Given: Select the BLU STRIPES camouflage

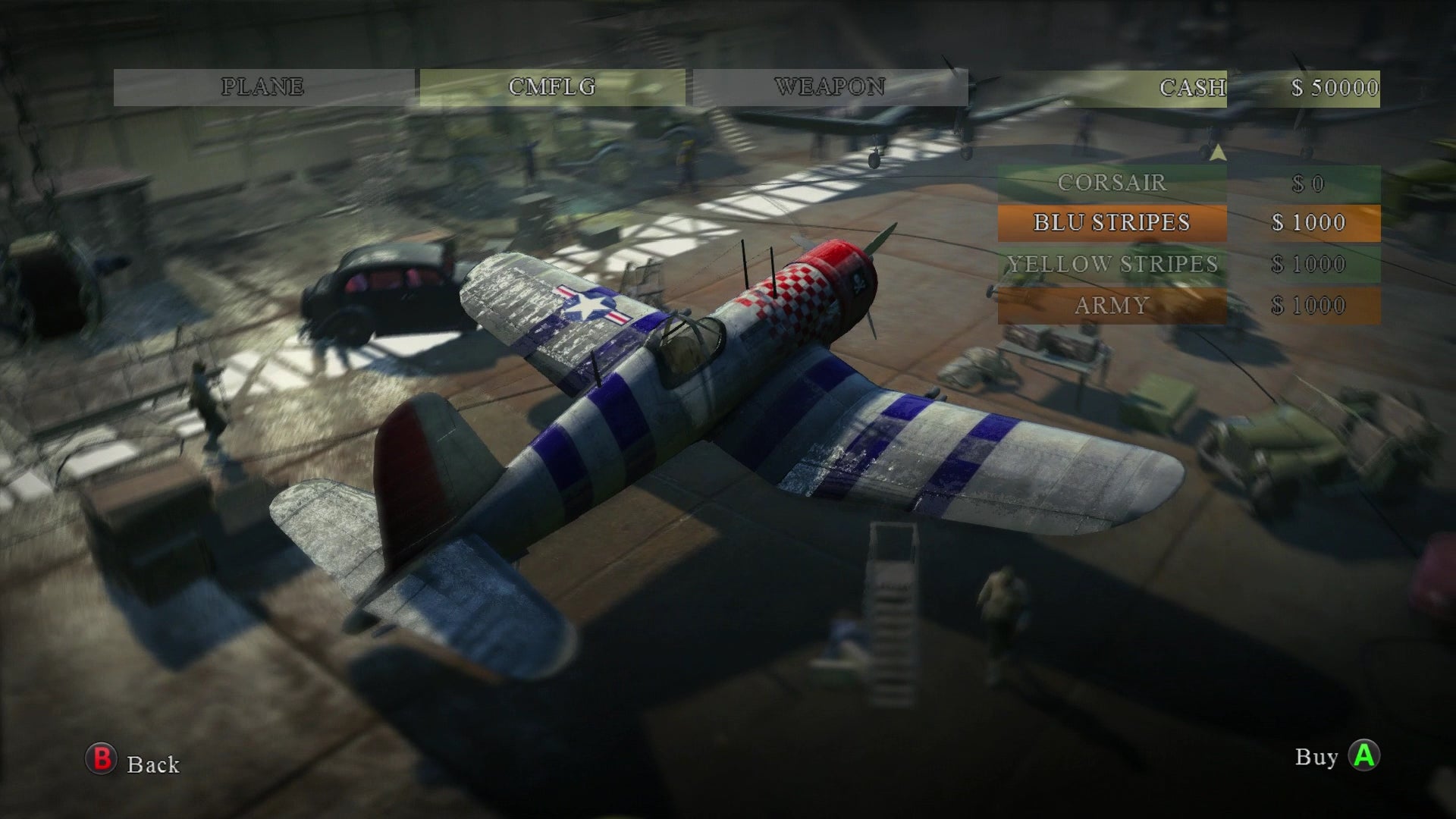Looking at the screenshot, I should (1113, 222).
